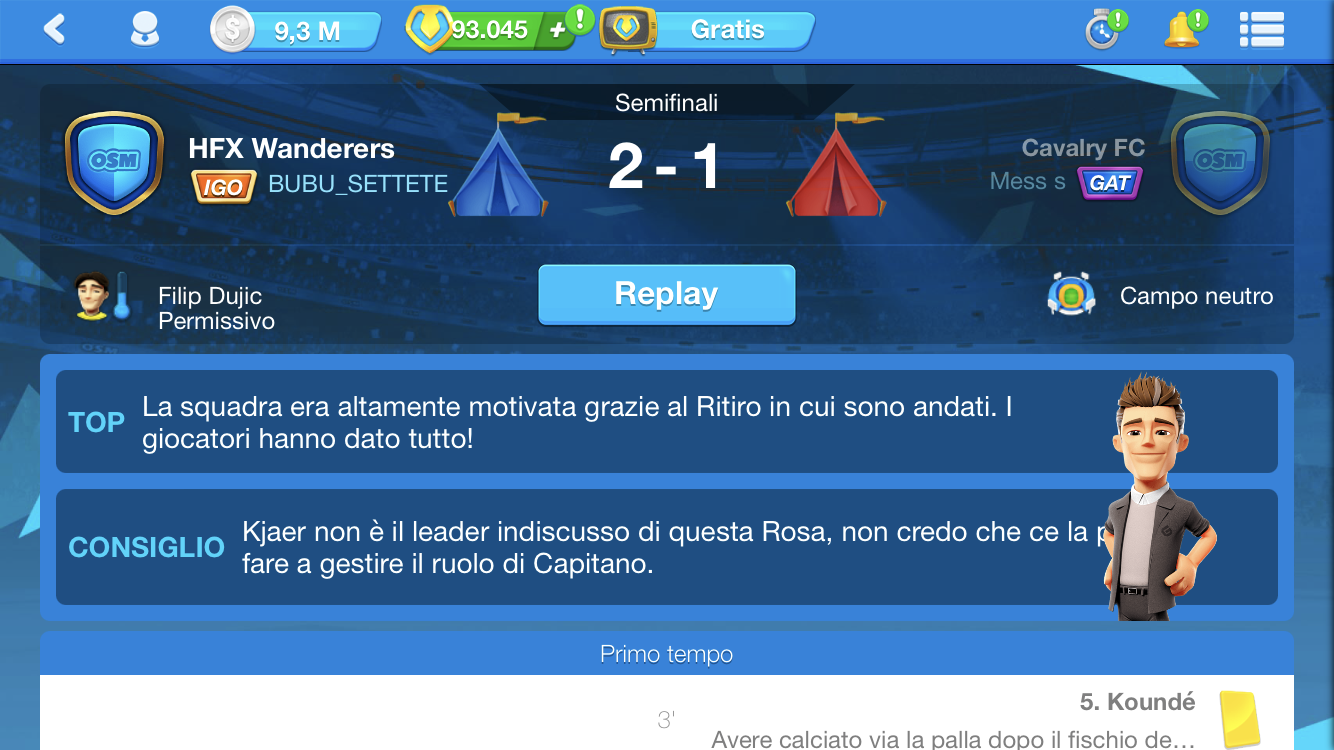The width and height of the screenshot is (1334, 750).
Task: Buy more boss coins with the plus button
Action: tap(558, 31)
